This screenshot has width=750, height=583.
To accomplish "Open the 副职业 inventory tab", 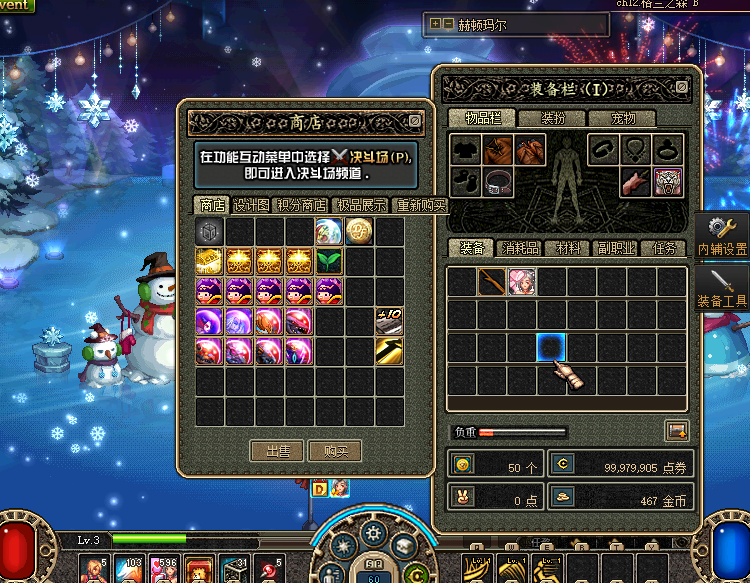I will click(616, 248).
